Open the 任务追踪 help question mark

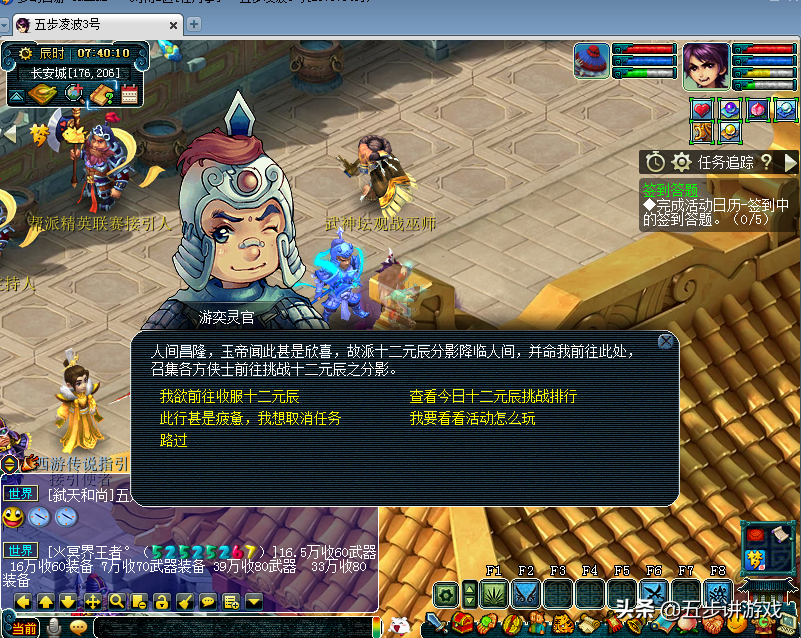pos(766,162)
